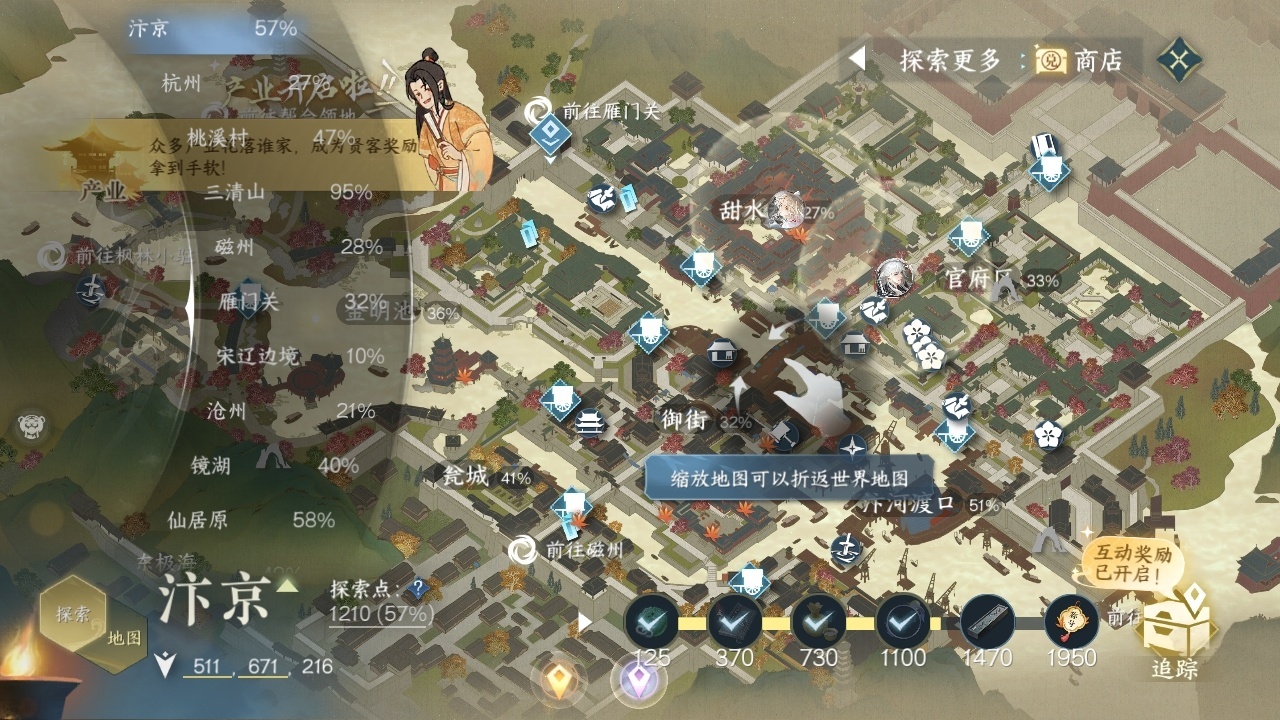Switch to the 地图 hexagon tab

coord(125,637)
